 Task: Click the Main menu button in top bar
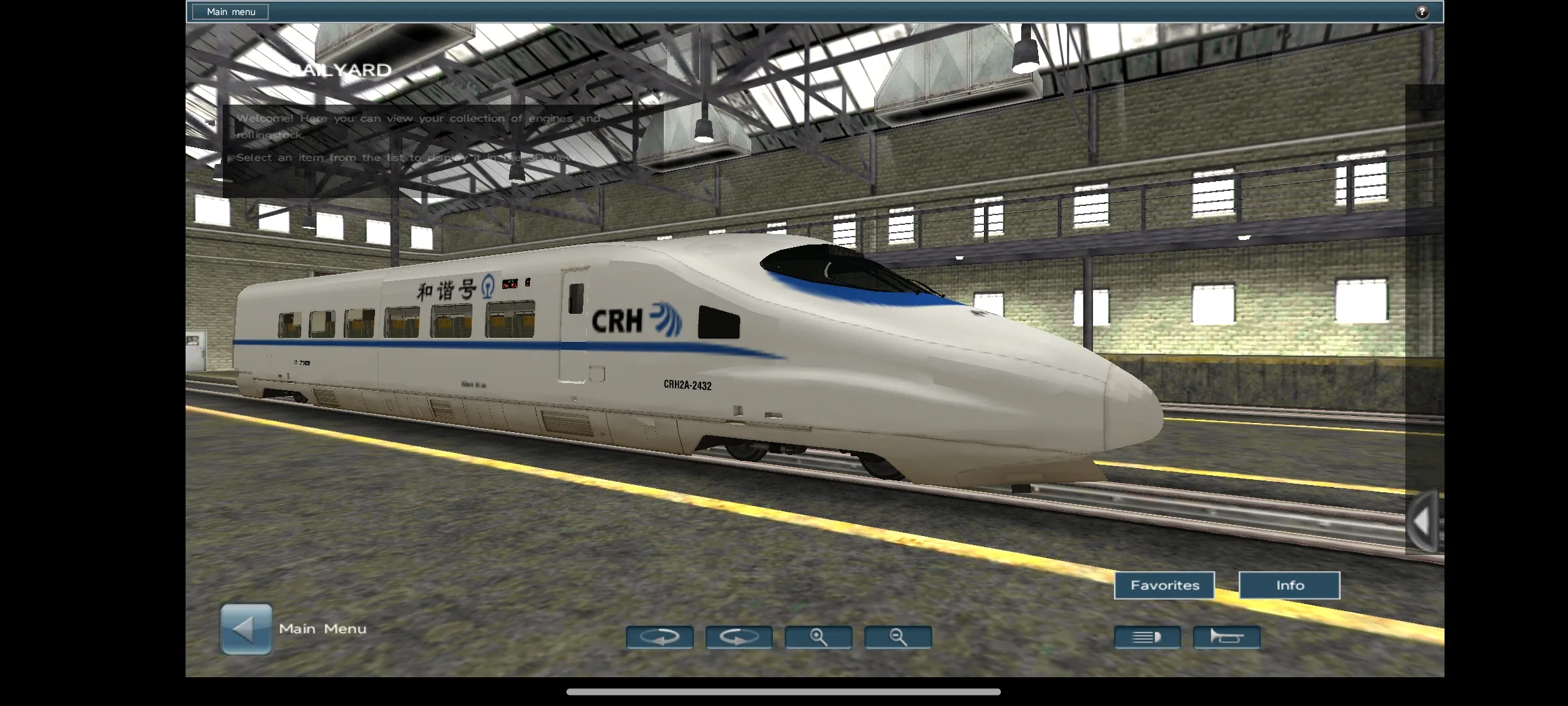click(x=231, y=12)
